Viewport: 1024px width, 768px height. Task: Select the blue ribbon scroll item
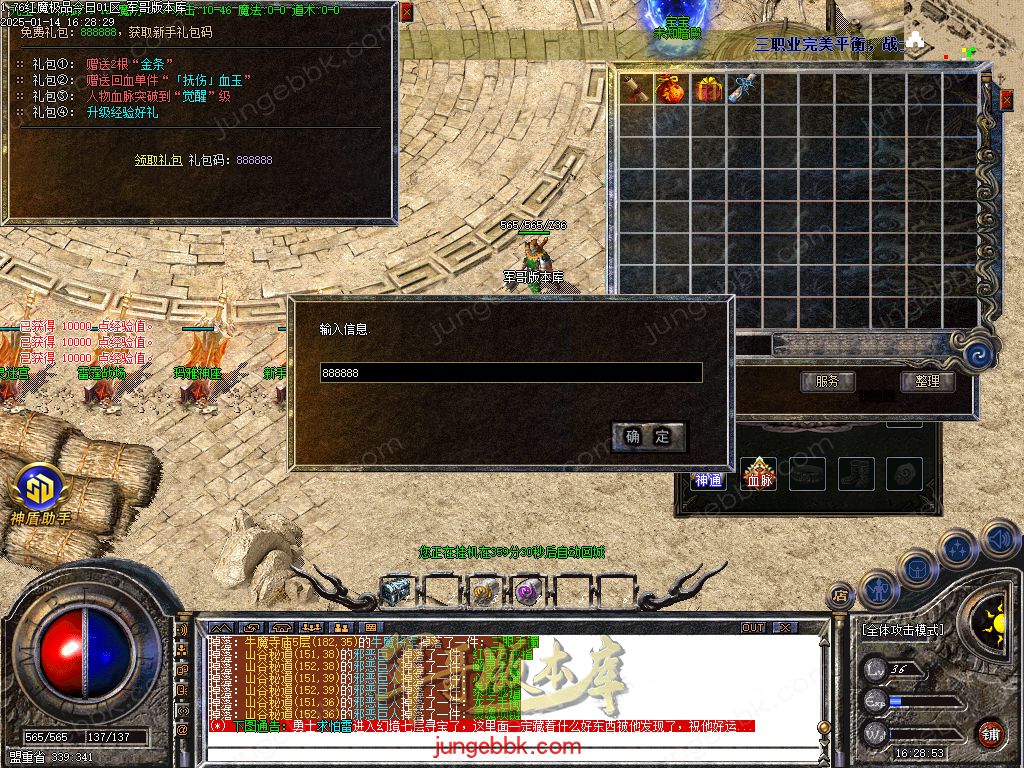click(744, 89)
